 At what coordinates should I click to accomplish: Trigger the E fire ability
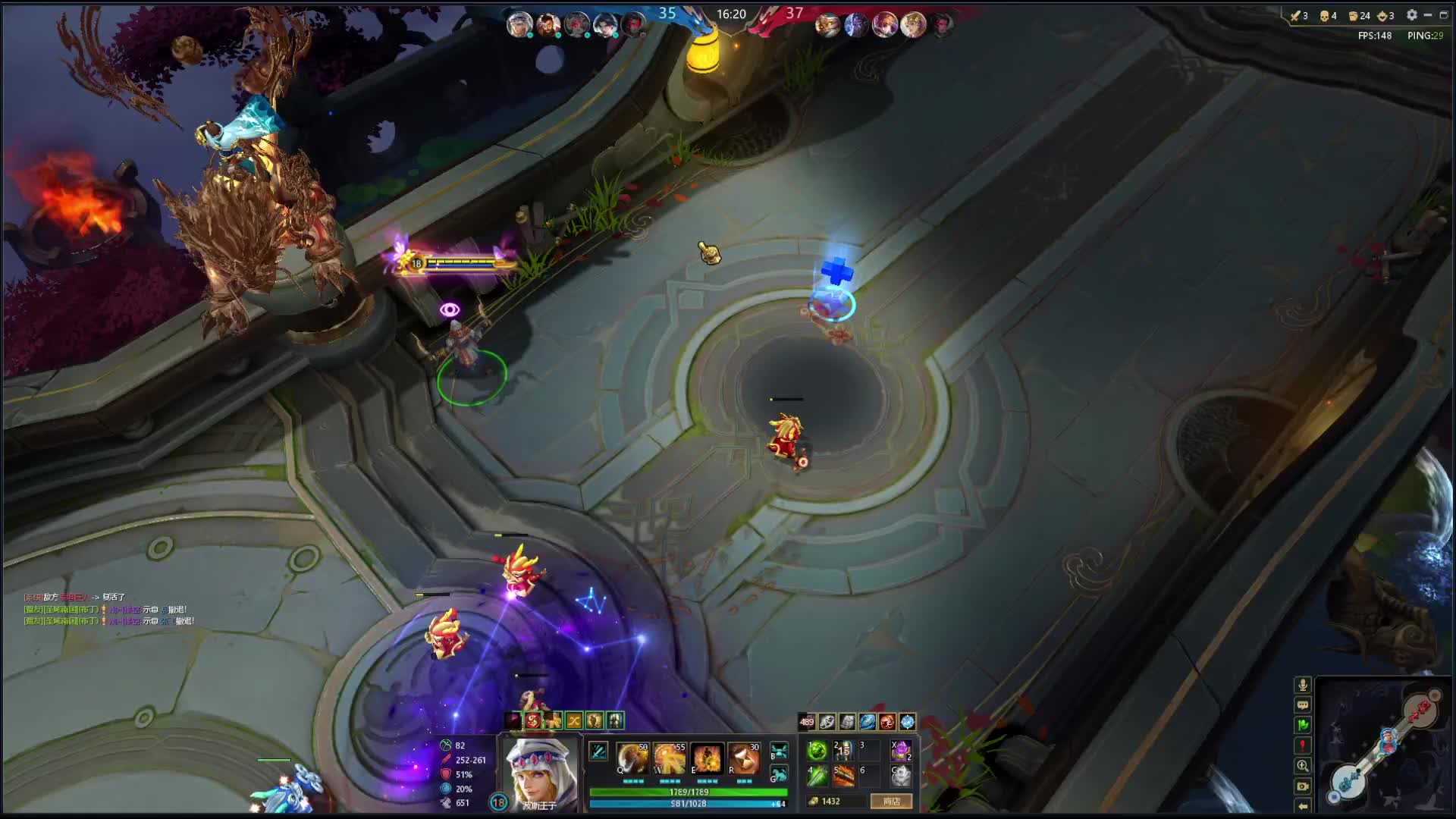point(706,758)
